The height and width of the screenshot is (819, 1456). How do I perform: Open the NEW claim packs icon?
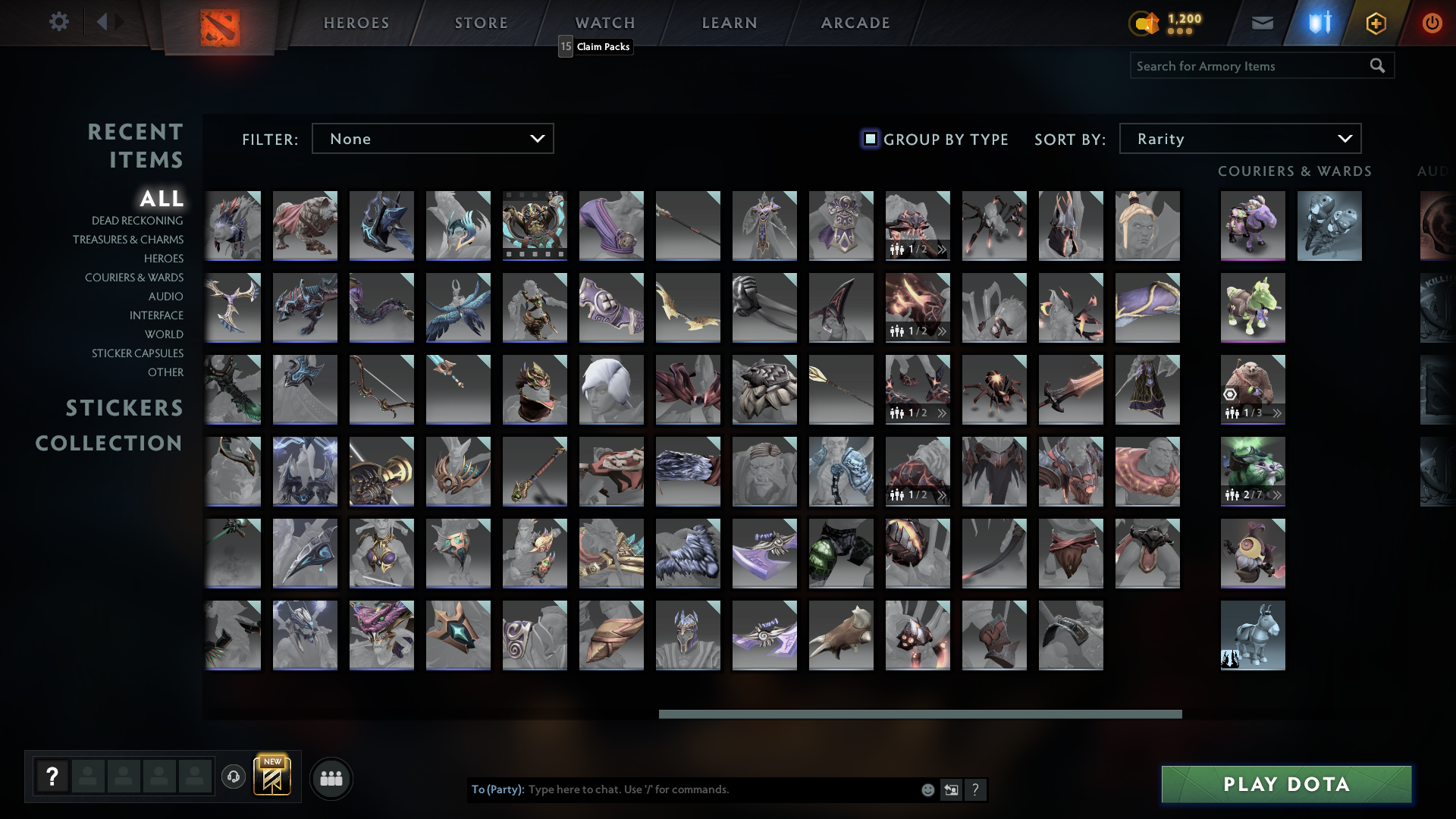[273, 777]
